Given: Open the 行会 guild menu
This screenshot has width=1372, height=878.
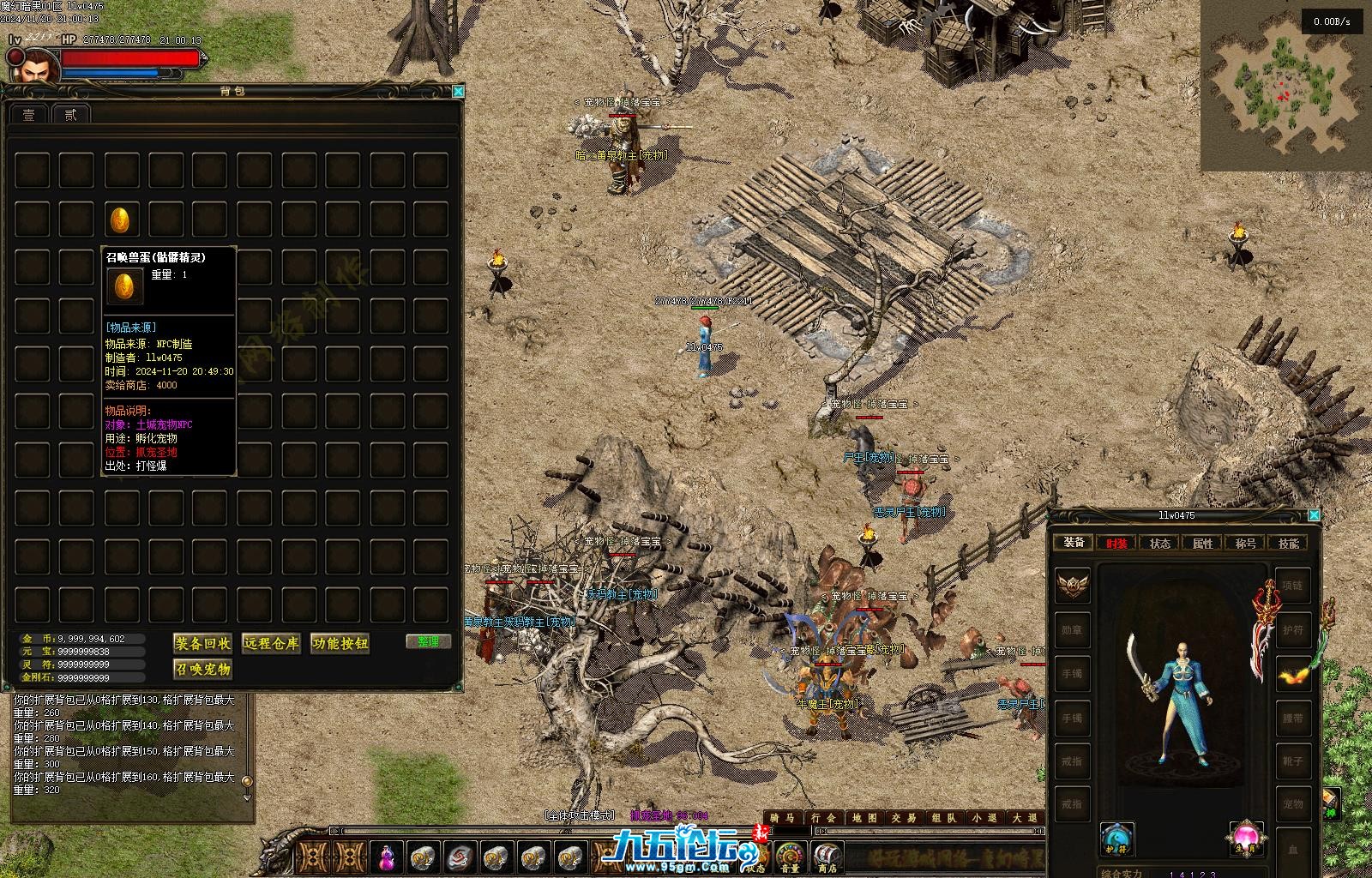Looking at the screenshot, I should pyautogui.click(x=822, y=818).
